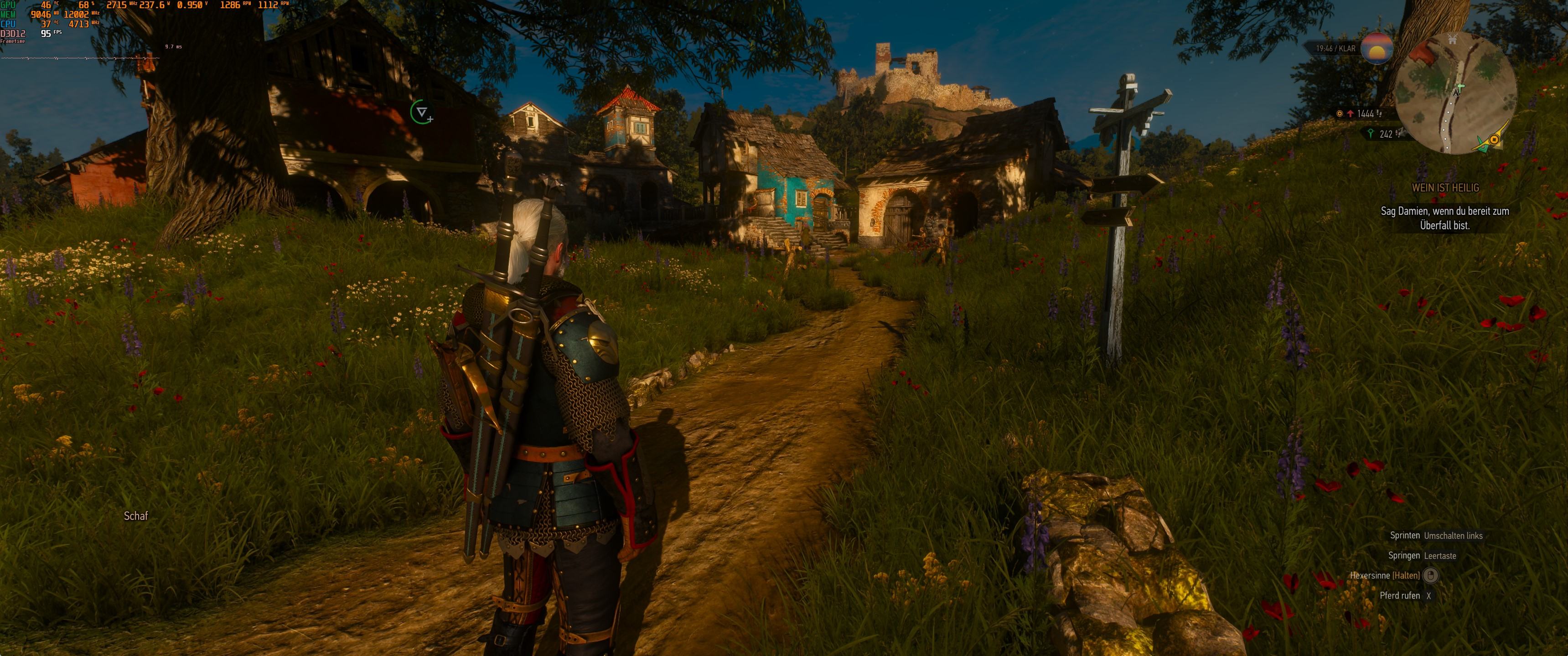The width and height of the screenshot is (1568, 656).
Task: Select the green objective marker over the barn
Action: (x=420, y=112)
